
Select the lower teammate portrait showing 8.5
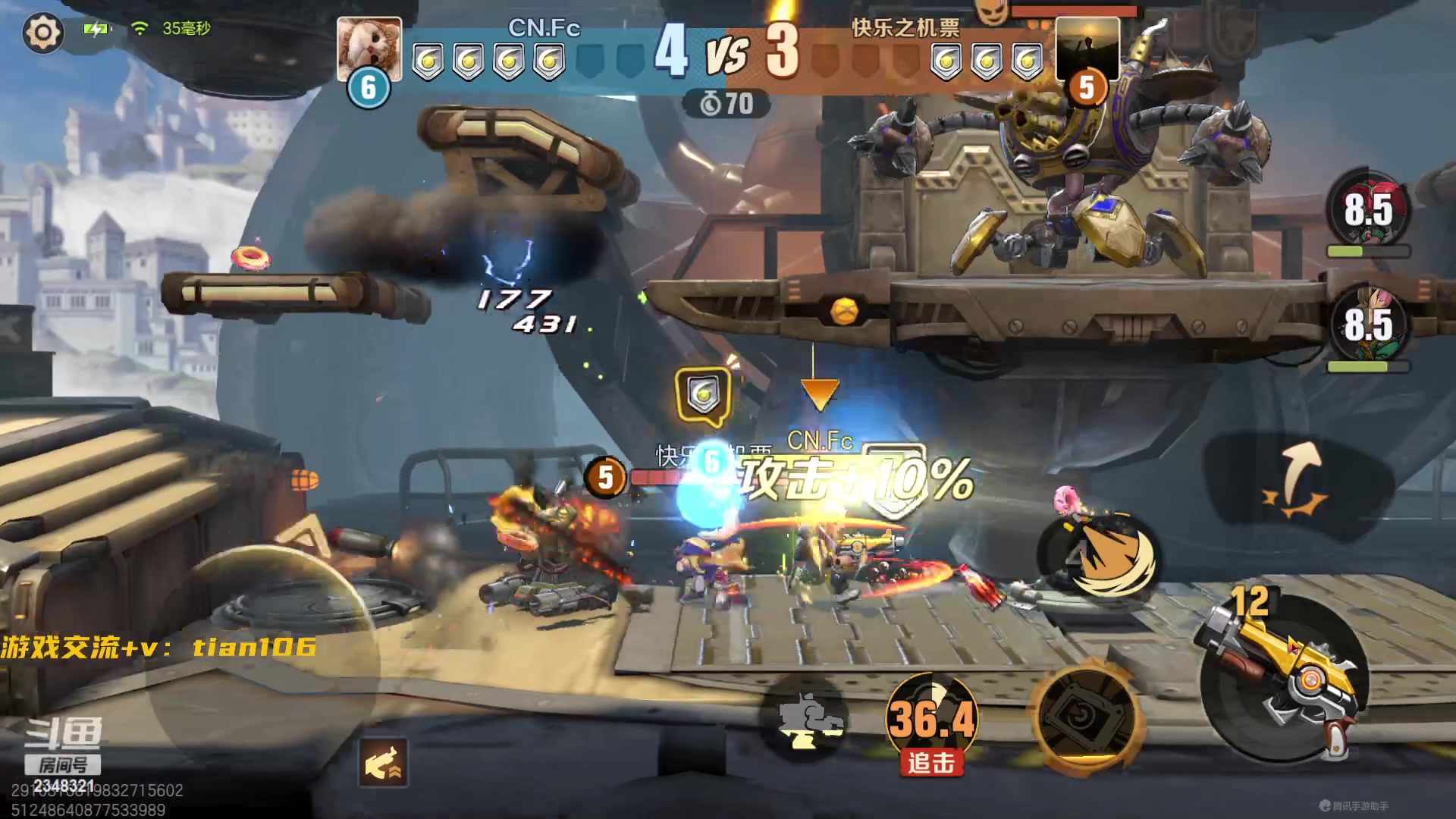pyautogui.click(x=1368, y=325)
